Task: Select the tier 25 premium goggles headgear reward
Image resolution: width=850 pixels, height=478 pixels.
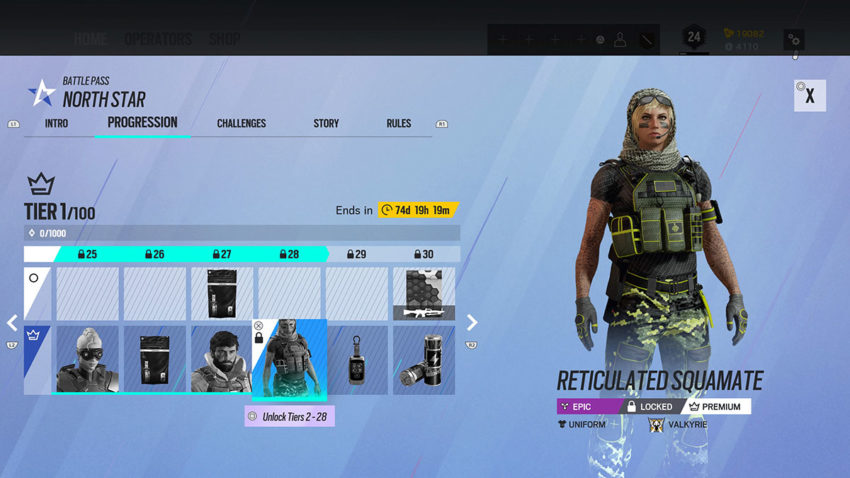Action: [x=87, y=359]
